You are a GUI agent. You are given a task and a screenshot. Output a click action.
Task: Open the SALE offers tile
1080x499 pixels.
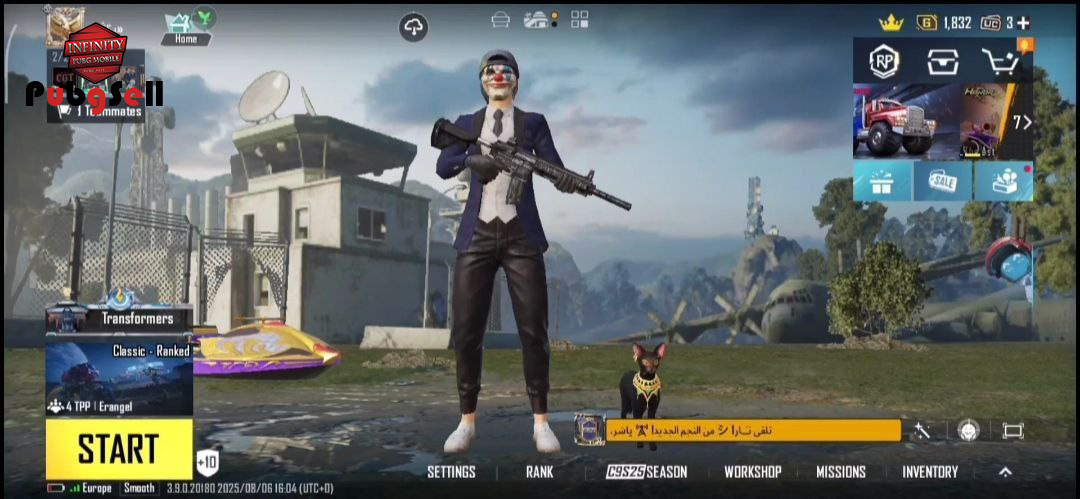942,181
